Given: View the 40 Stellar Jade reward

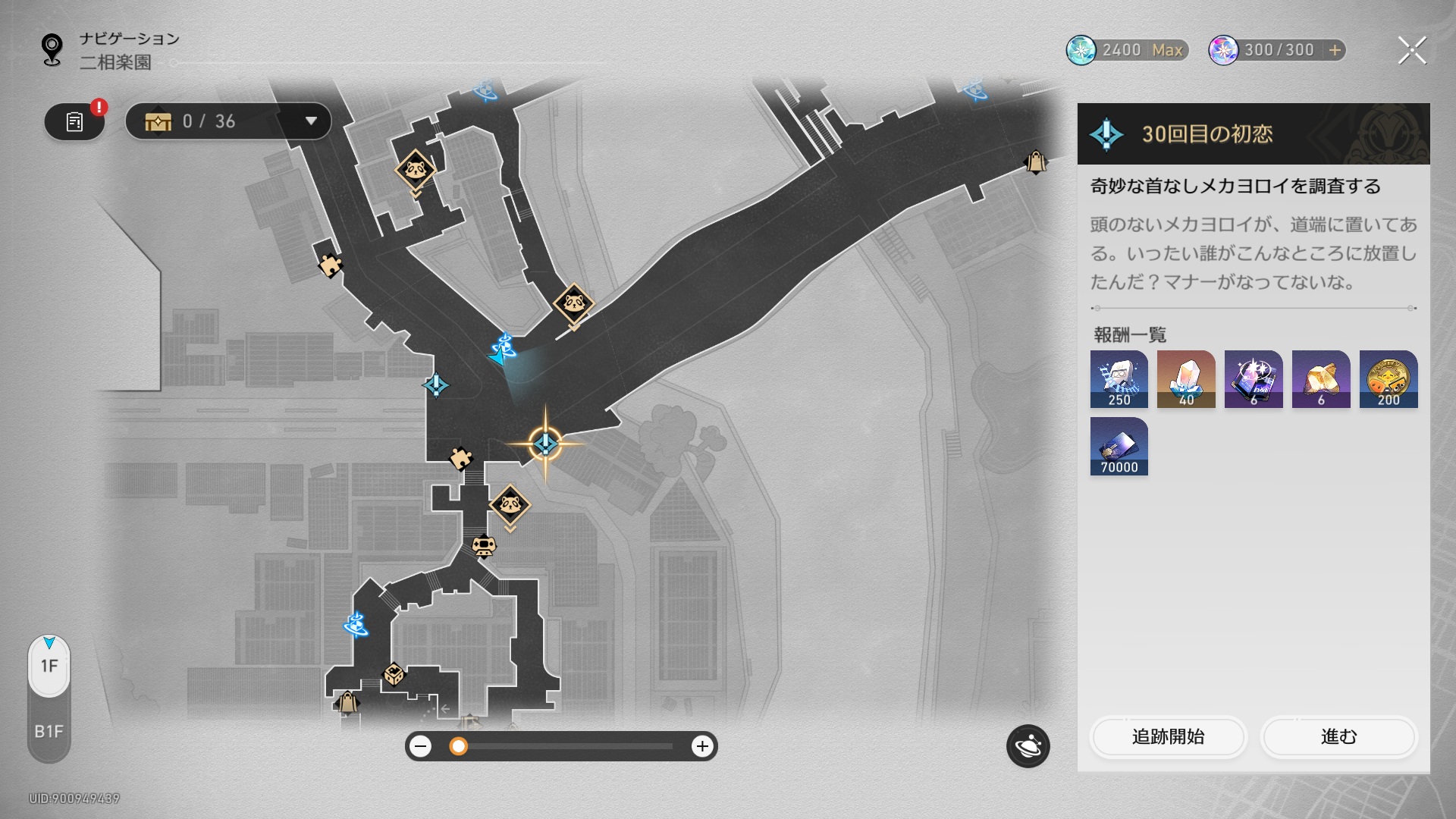Looking at the screenshot, I should pyautogui.click(x=1186, y=379).
